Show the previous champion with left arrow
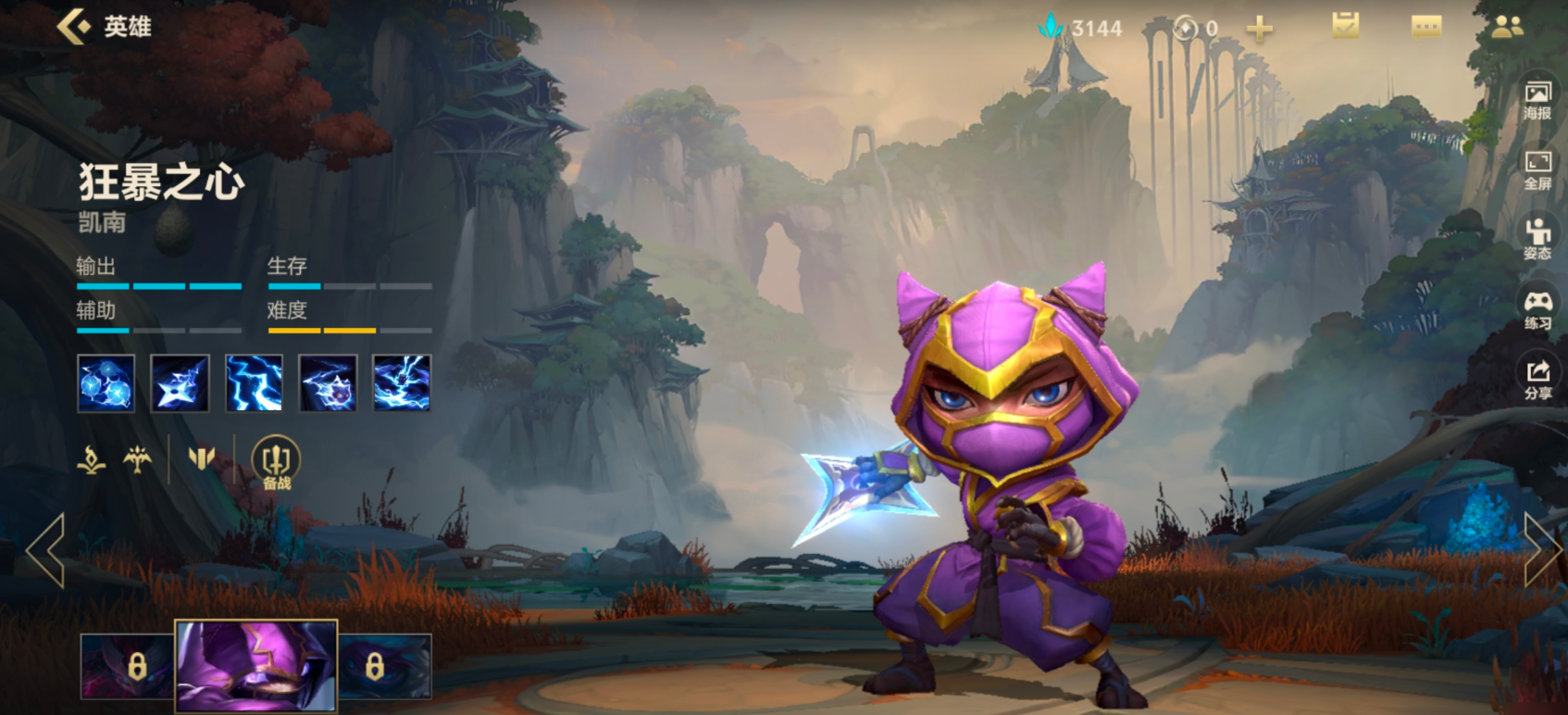 45,550
